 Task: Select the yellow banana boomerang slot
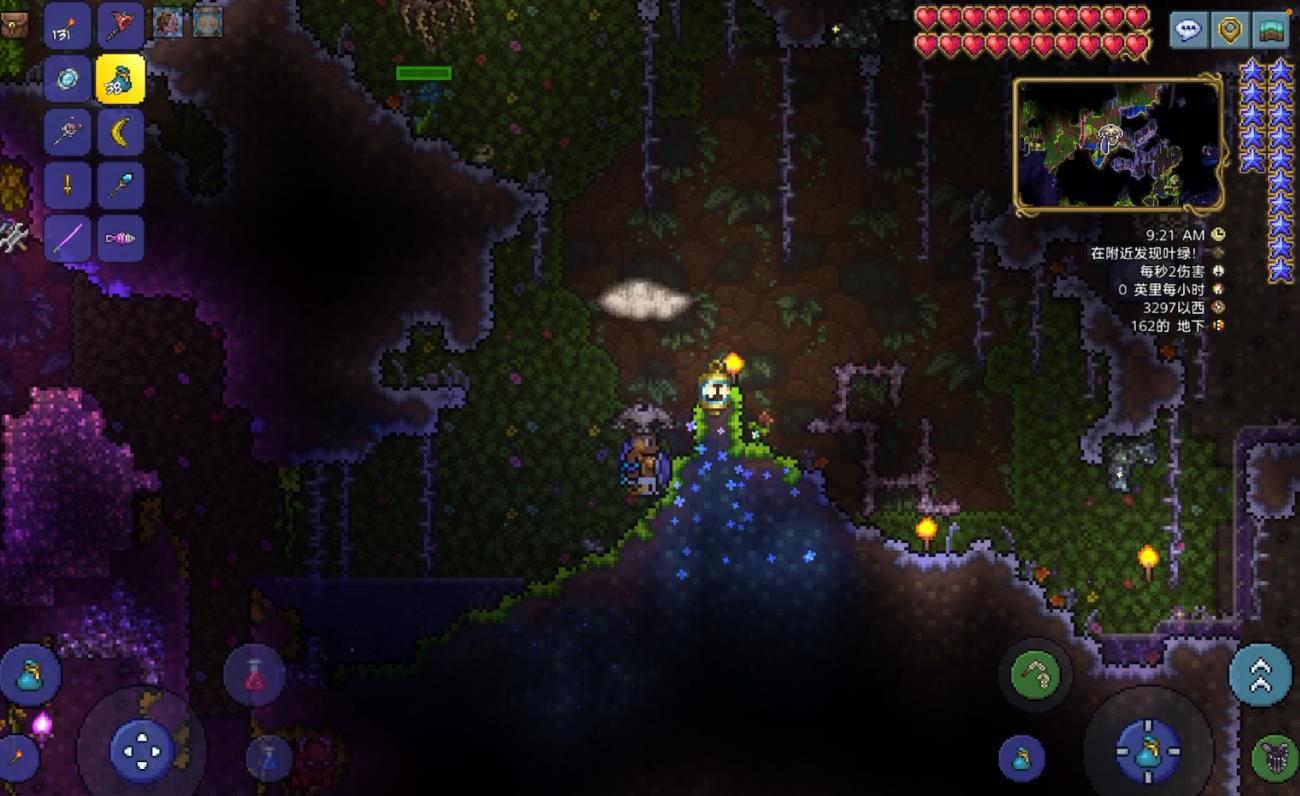(120, 132)
